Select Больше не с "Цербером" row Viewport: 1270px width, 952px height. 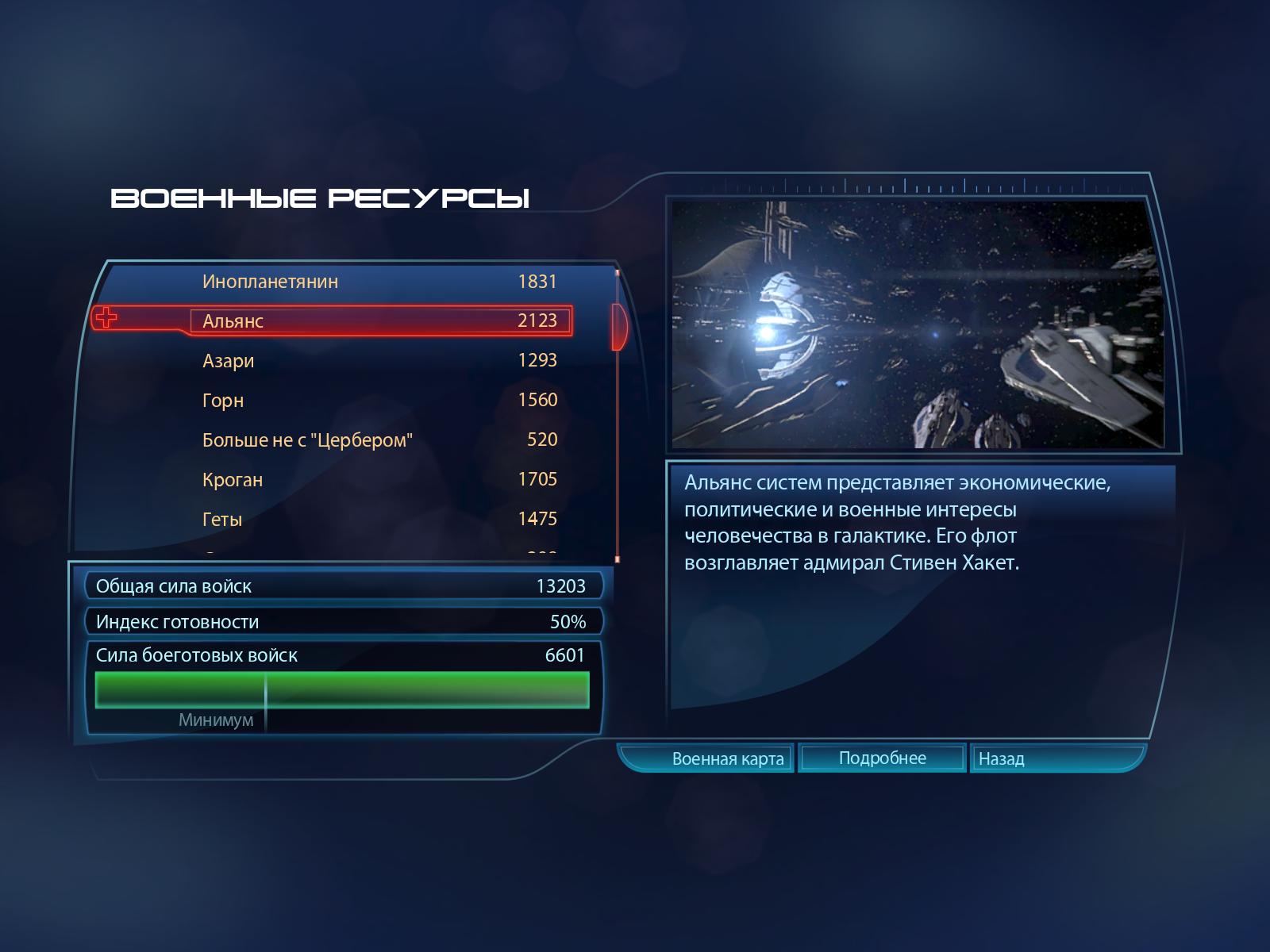pos(379,440)
